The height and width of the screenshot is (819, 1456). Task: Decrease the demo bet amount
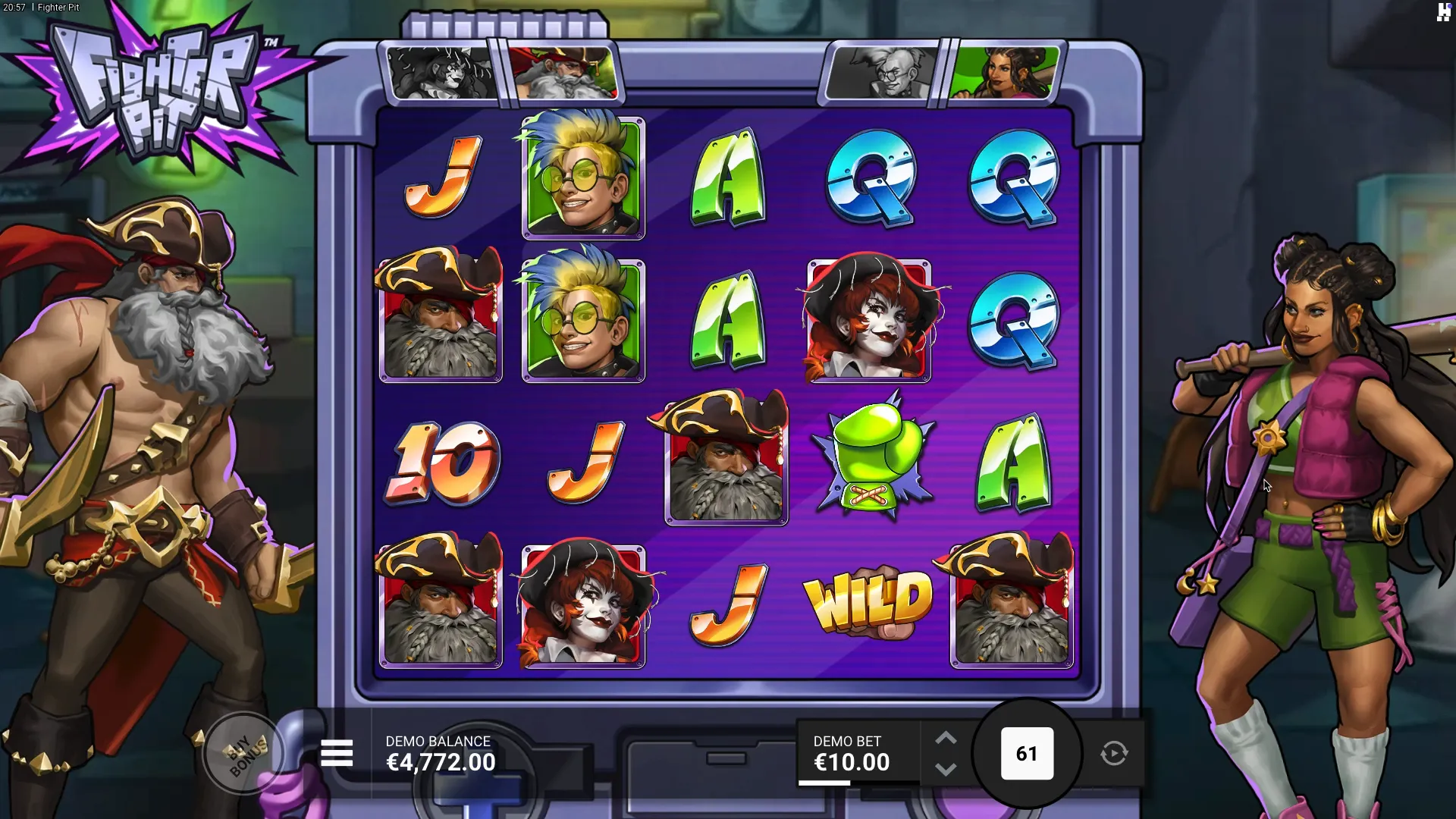pos(945,770)
